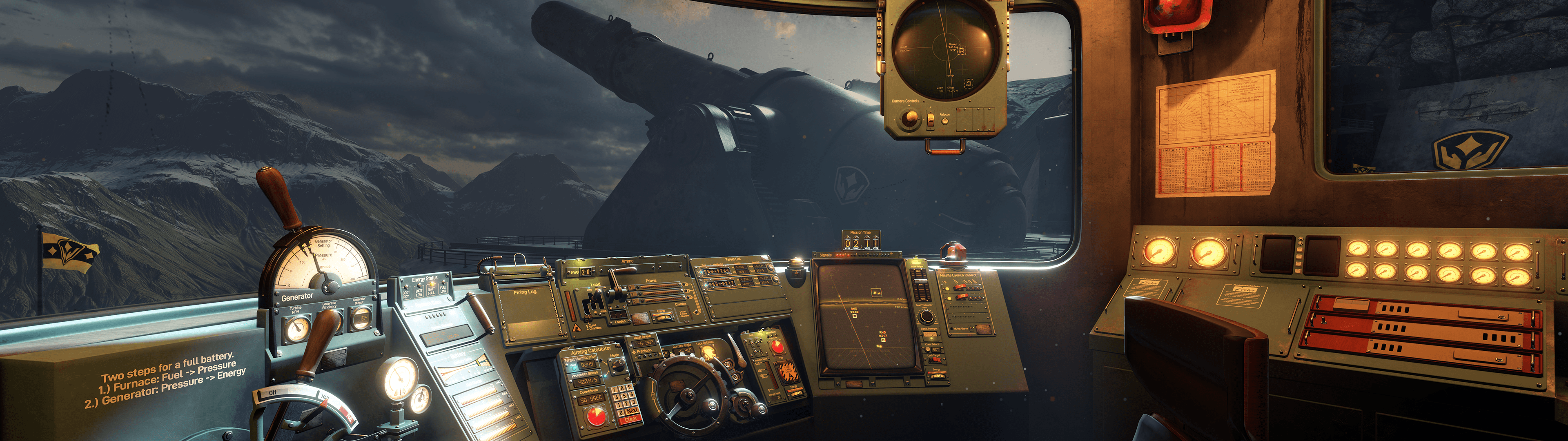Click the Next key on the aiming keypad
The height and width of the screenshot is (441, 1568).
632,412
